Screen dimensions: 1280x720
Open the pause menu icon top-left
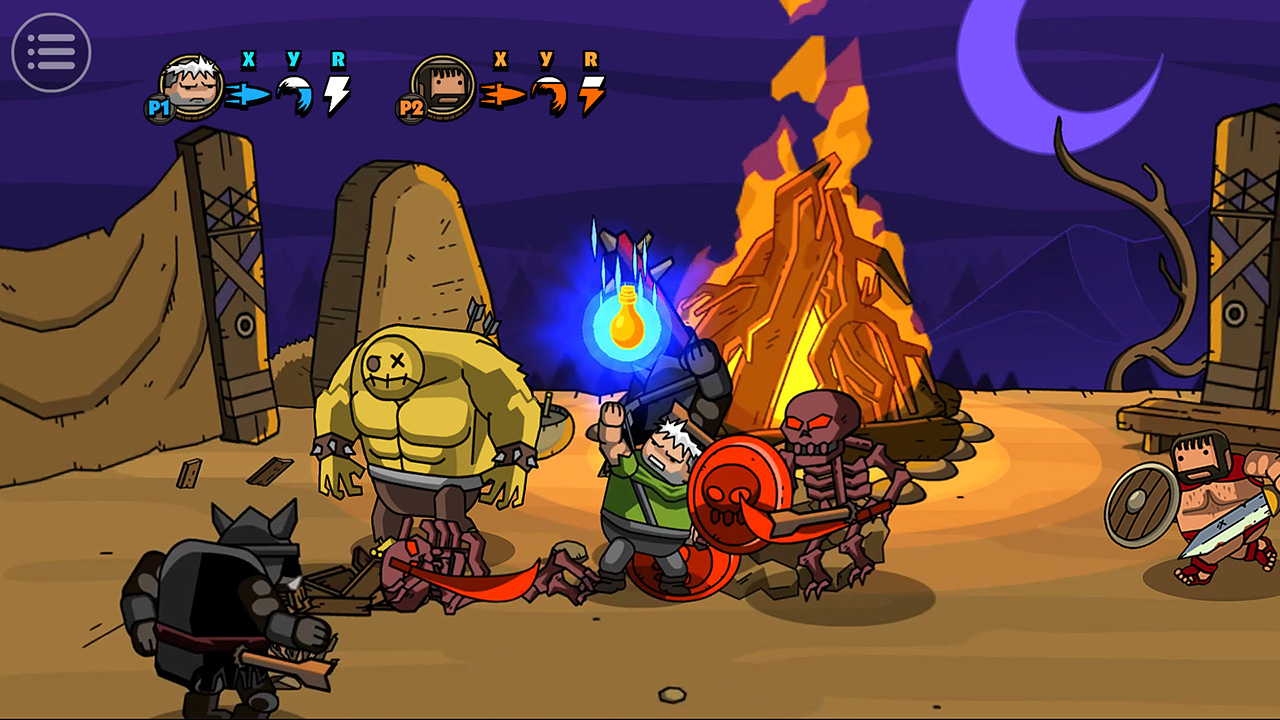(50, 50)
